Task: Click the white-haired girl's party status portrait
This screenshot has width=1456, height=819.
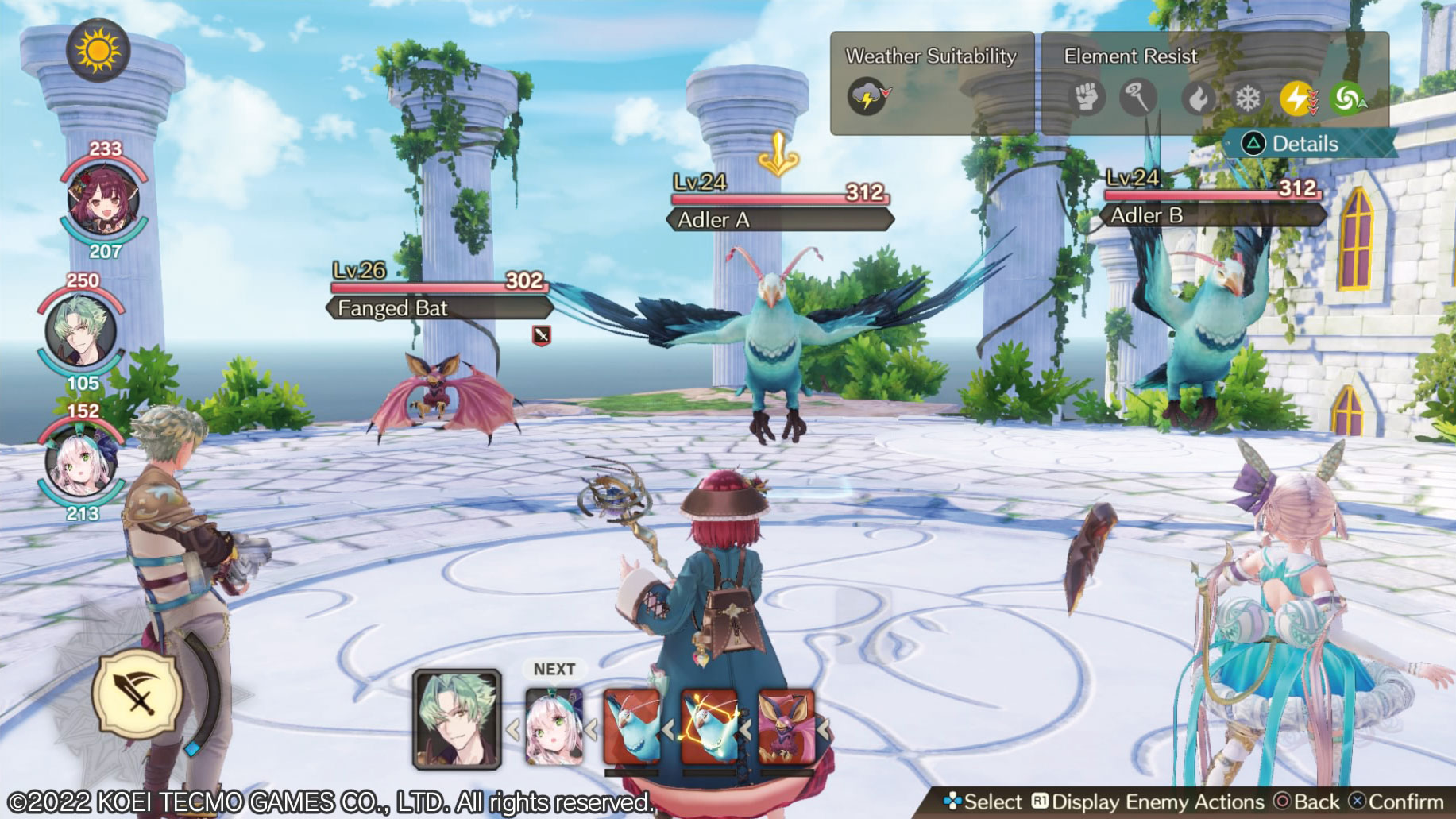Action: [x=81, y=463]
